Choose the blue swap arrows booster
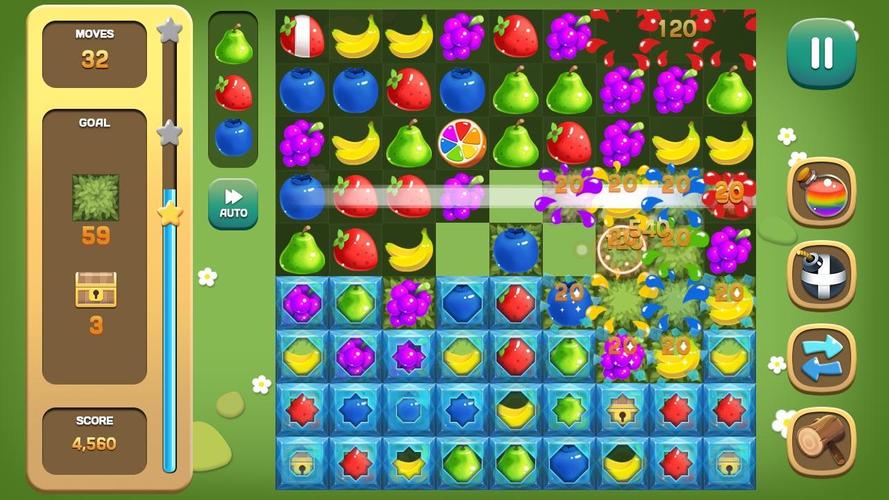Screen dimensions: 889x500 (822, 358)
